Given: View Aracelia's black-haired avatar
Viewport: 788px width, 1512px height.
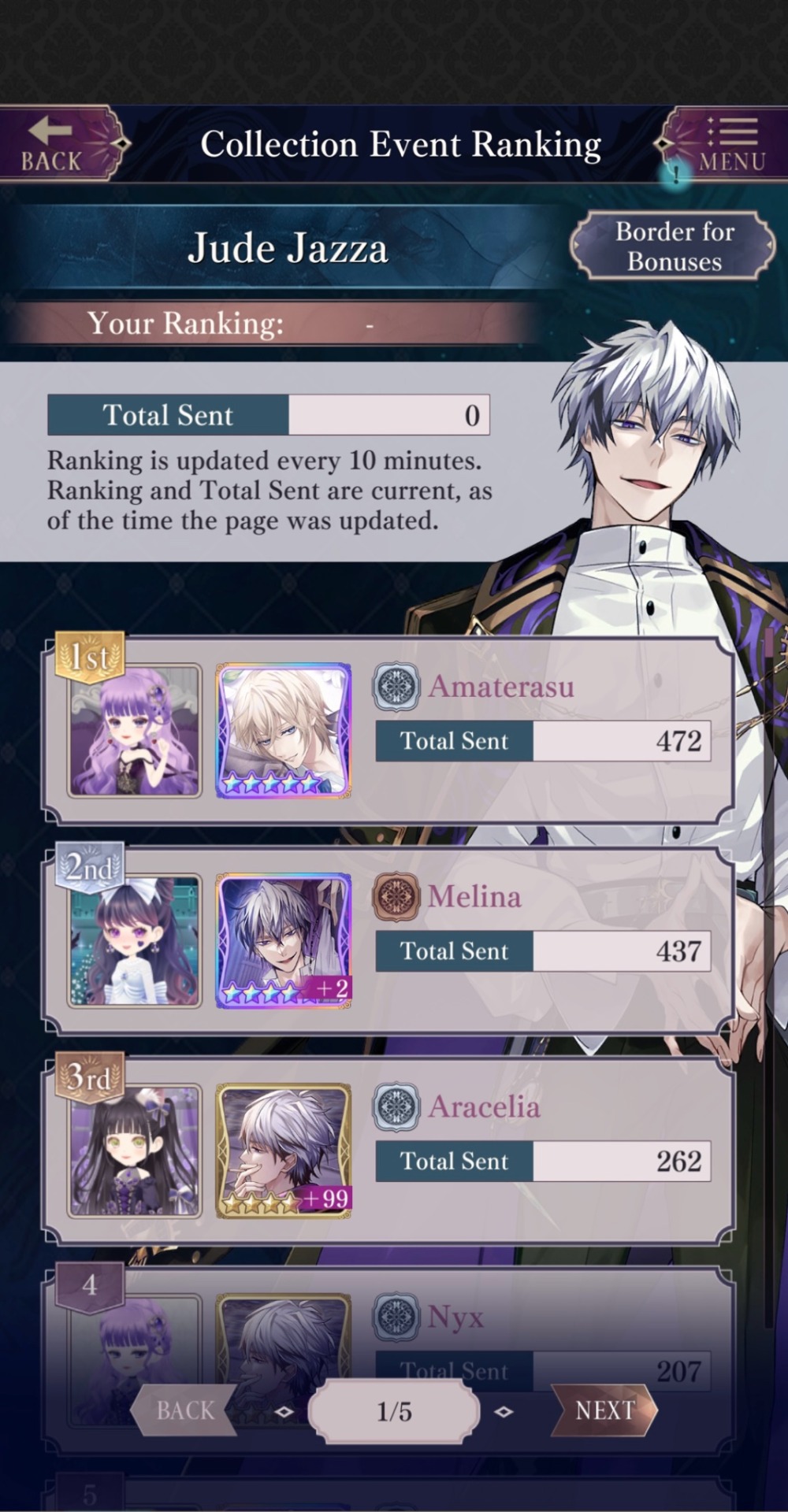Looking at the screenshot, I should (x=134, y=1151).
